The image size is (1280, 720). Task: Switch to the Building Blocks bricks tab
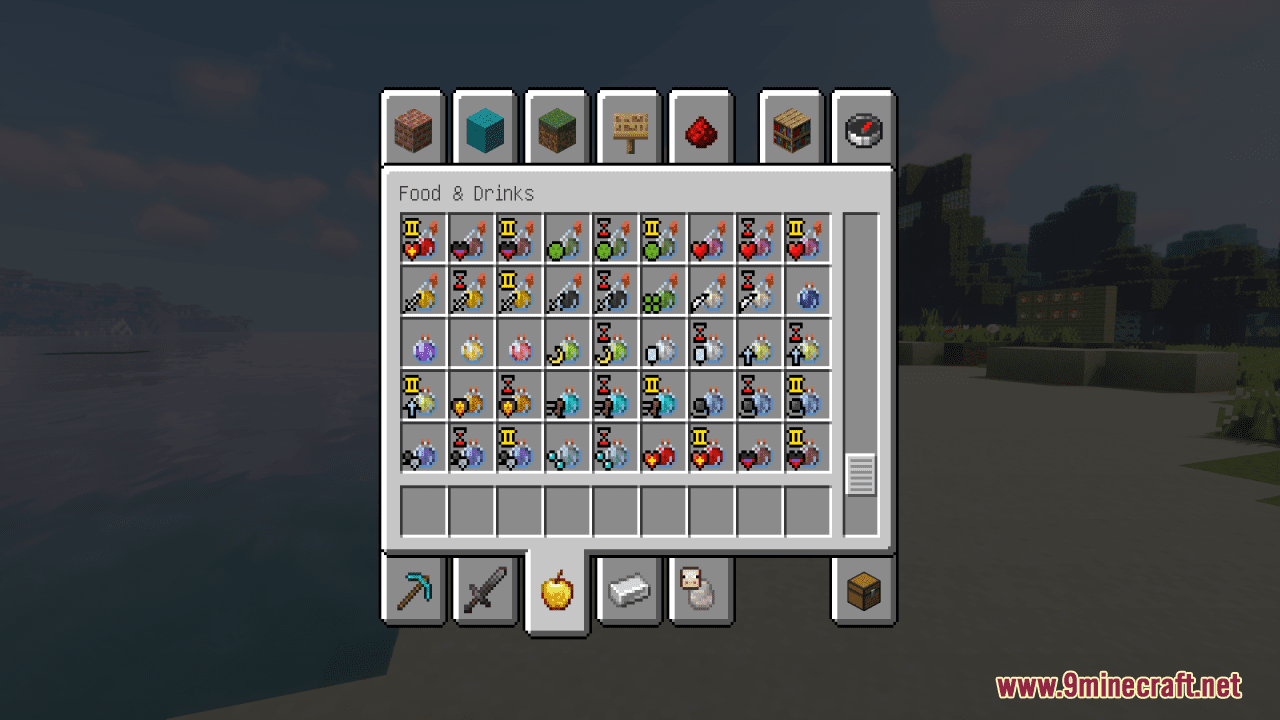pyautogui.click(x=413, y=128)
